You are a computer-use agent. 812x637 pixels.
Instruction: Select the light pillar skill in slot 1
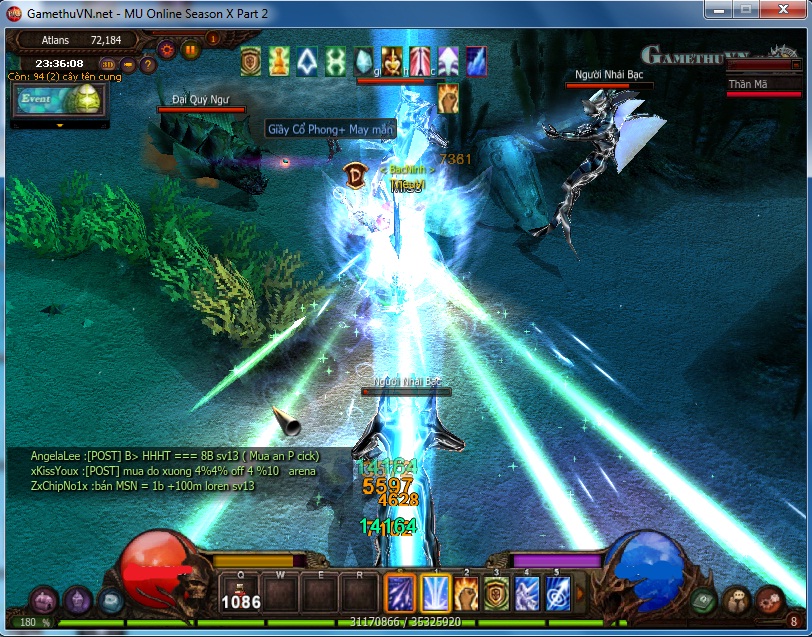click(436, 592)
